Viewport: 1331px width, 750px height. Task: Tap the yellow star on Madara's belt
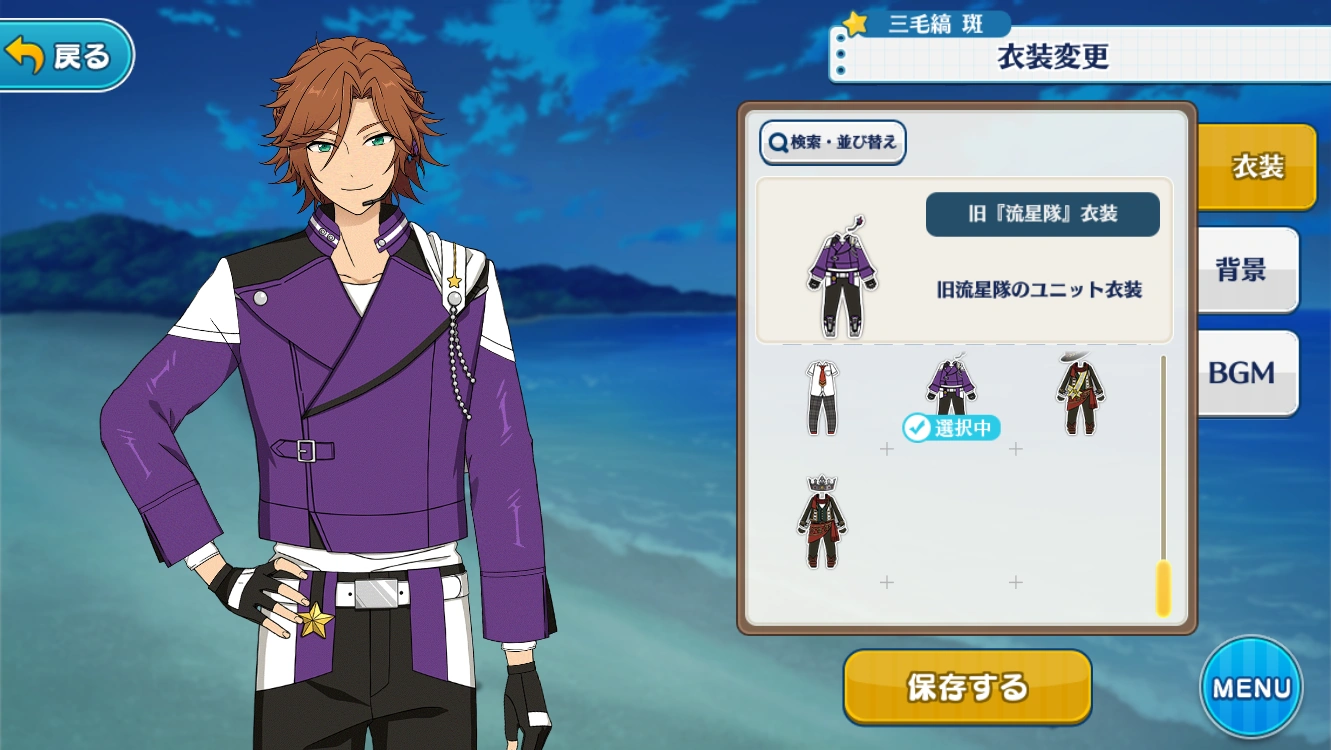click(x=315, y=620)
